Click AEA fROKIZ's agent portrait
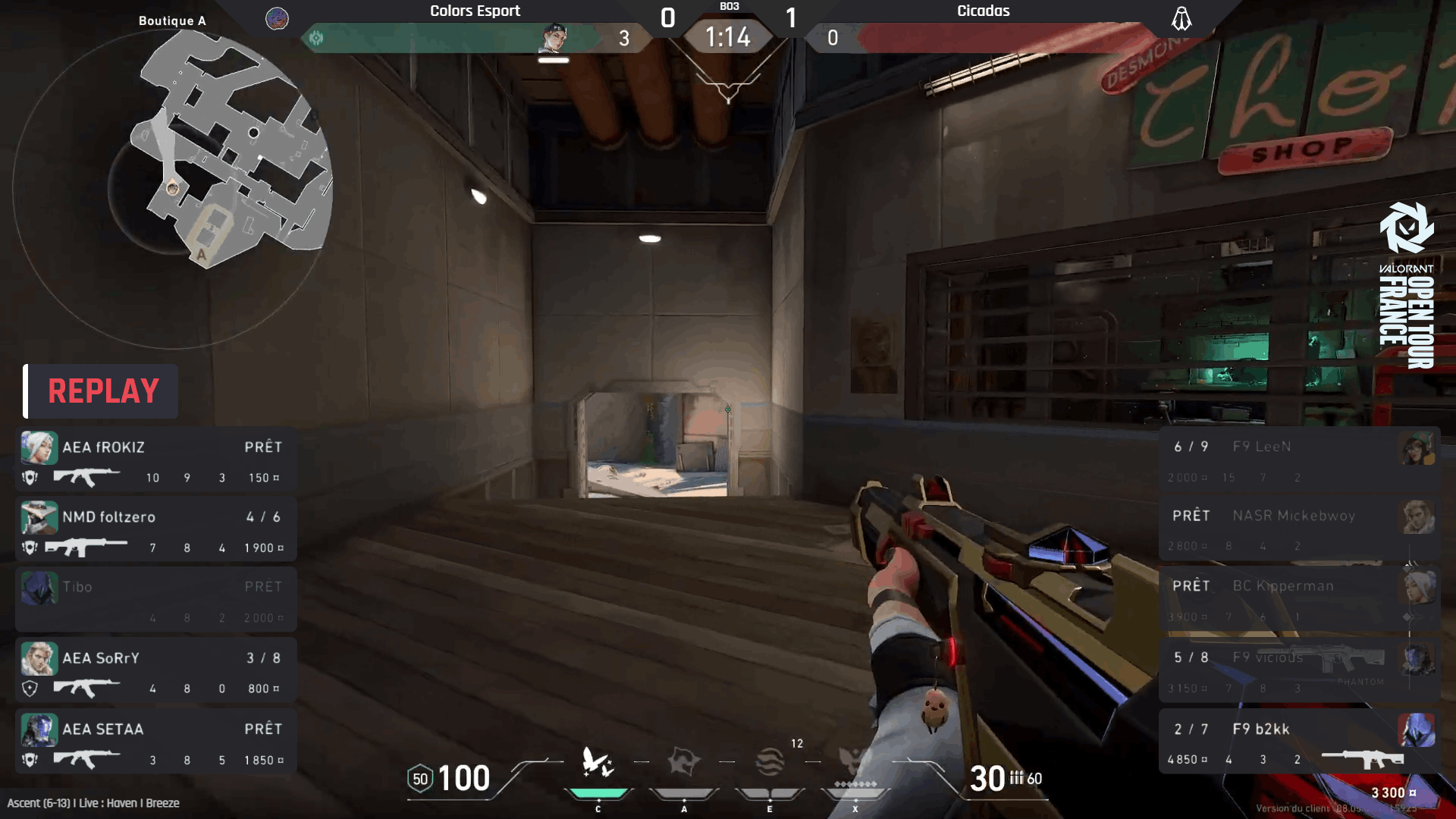The image size is (1456, 819). tap(39, 447)
